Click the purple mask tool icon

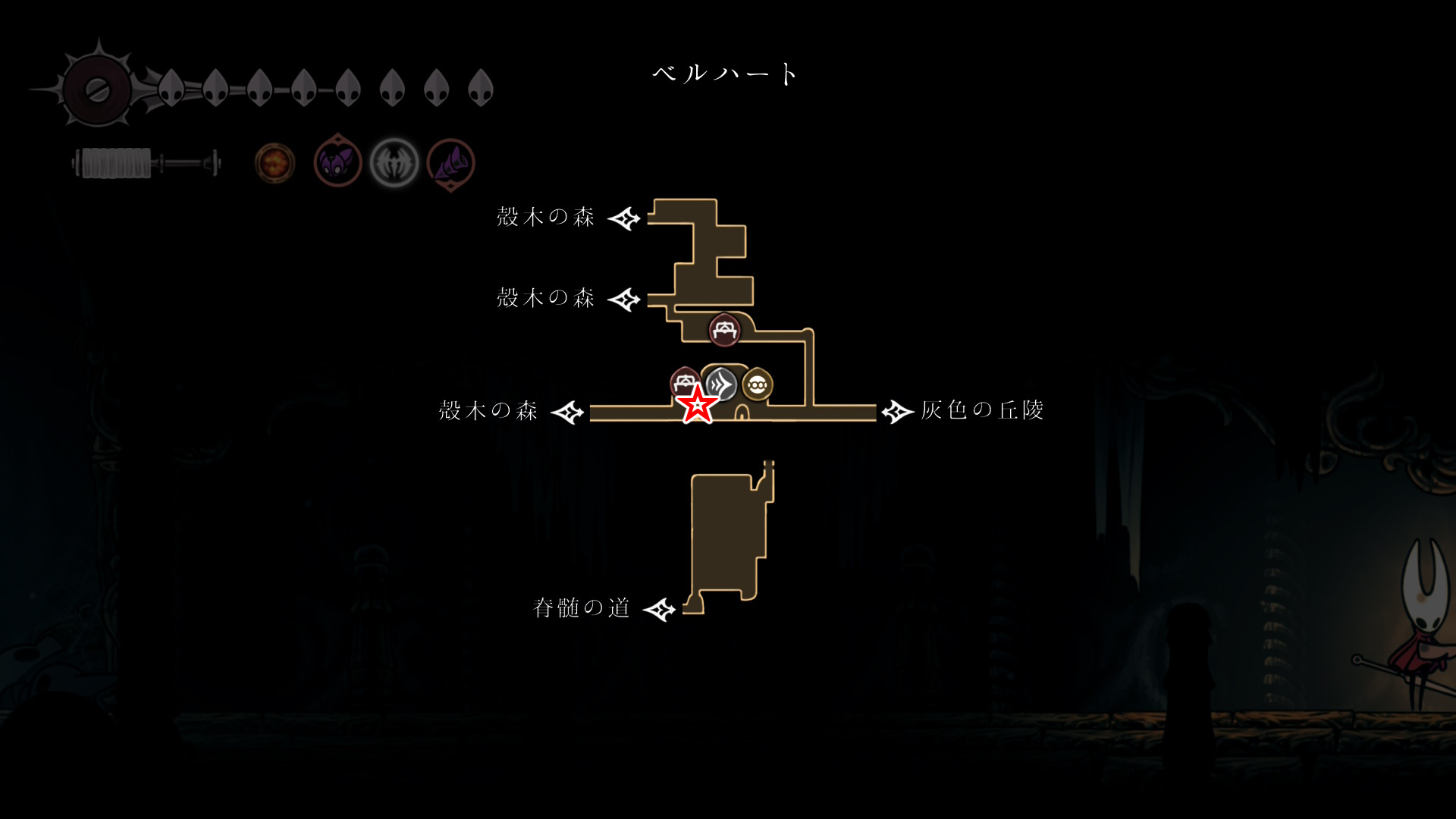(x=337, y=162)
